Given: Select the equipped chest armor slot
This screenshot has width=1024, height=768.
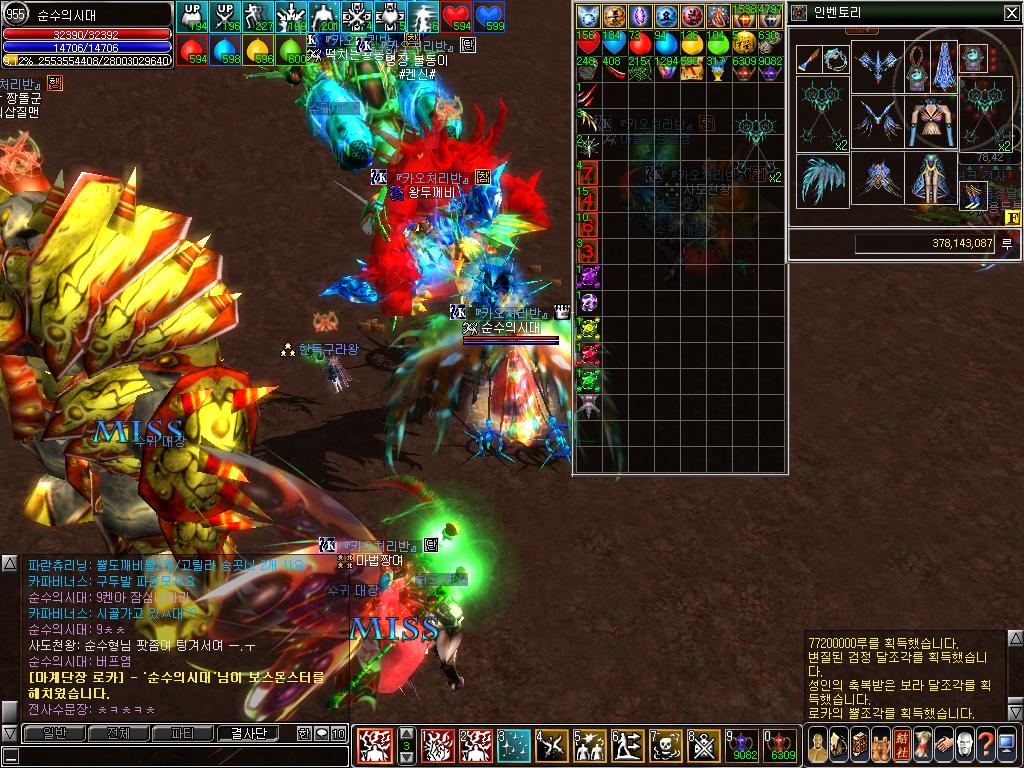Looking at the screenshot, I should (932, 120).
